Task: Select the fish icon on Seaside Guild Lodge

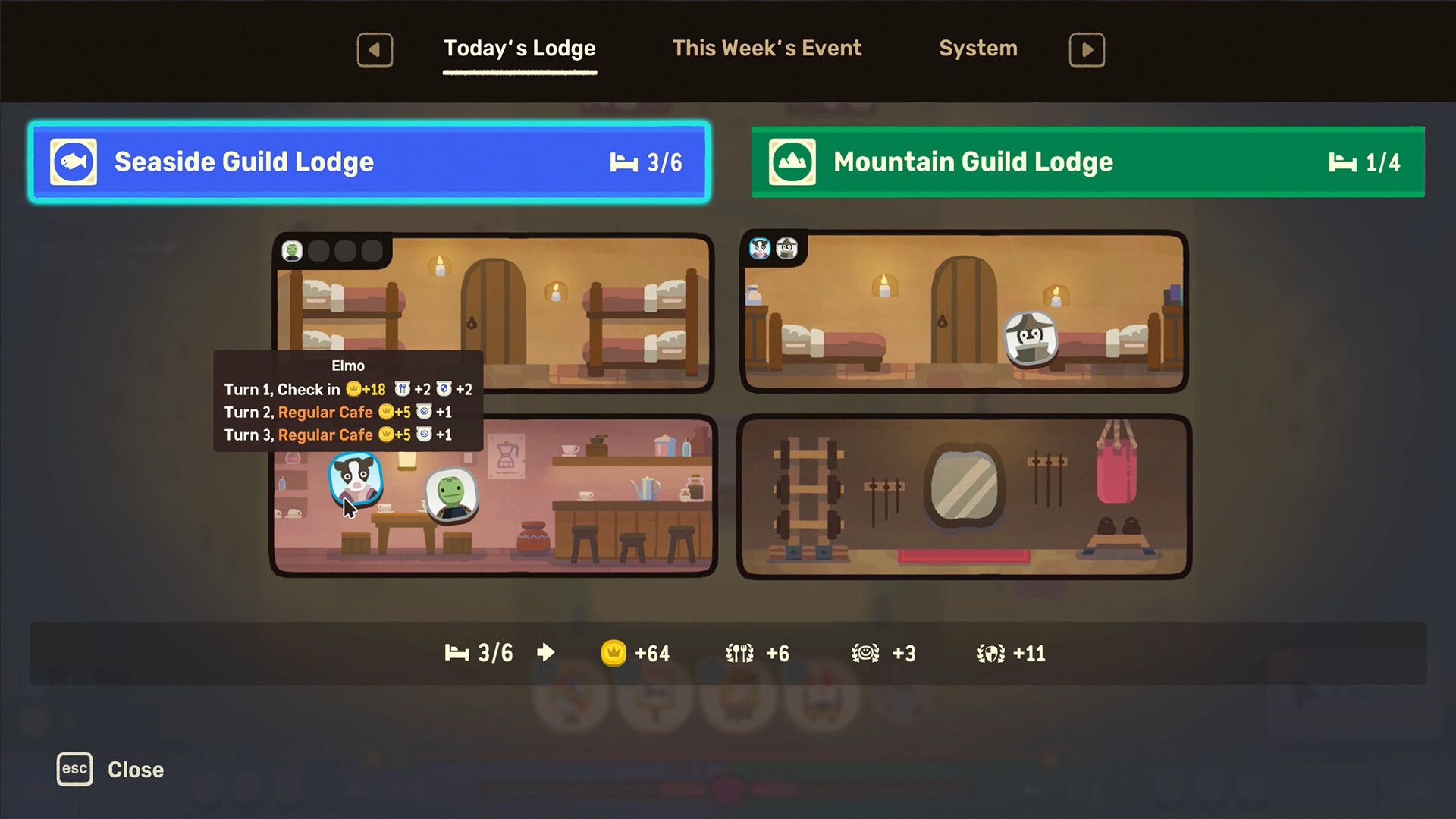Action: (x=73, y=162)
